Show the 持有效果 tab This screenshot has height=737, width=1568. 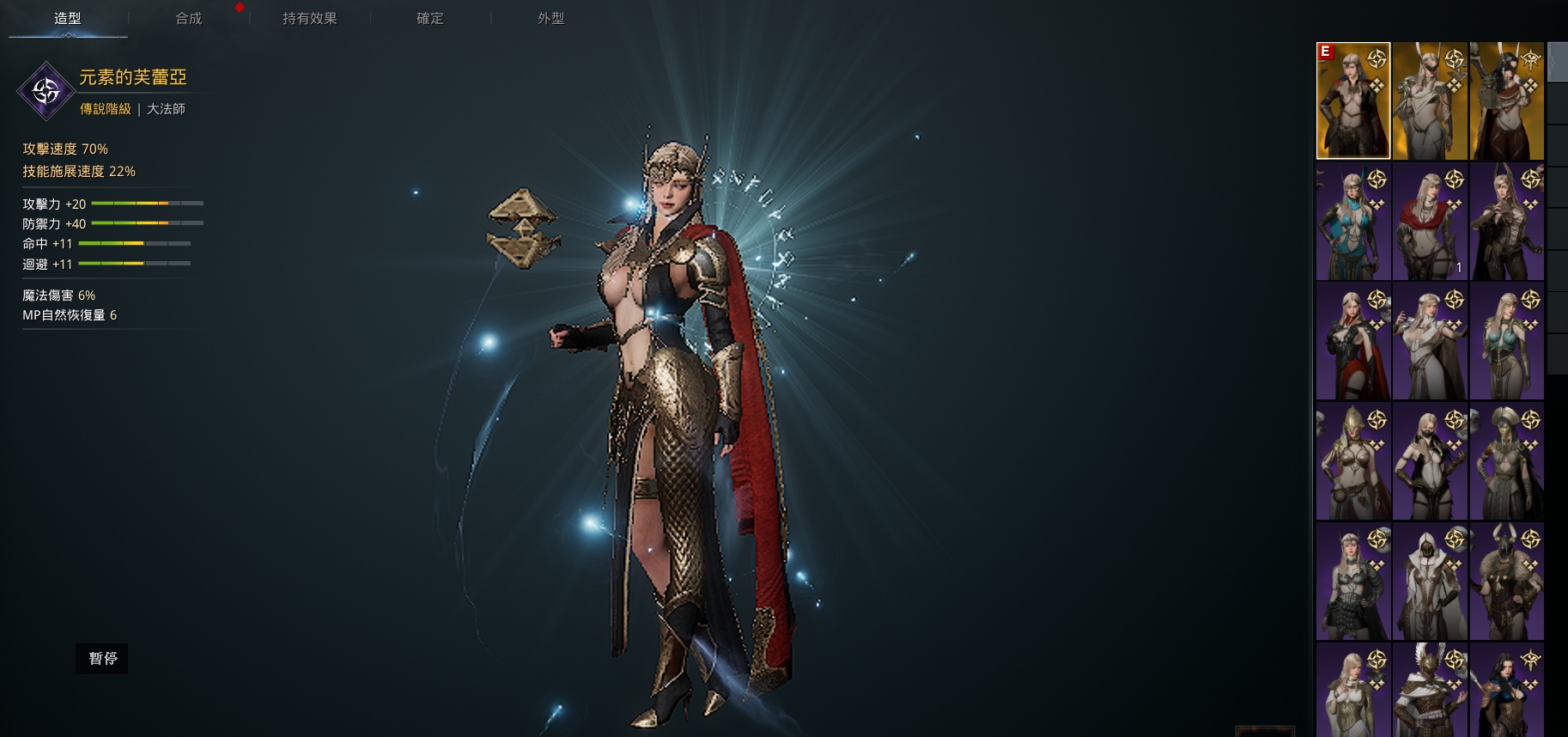(x=309, y=18)
